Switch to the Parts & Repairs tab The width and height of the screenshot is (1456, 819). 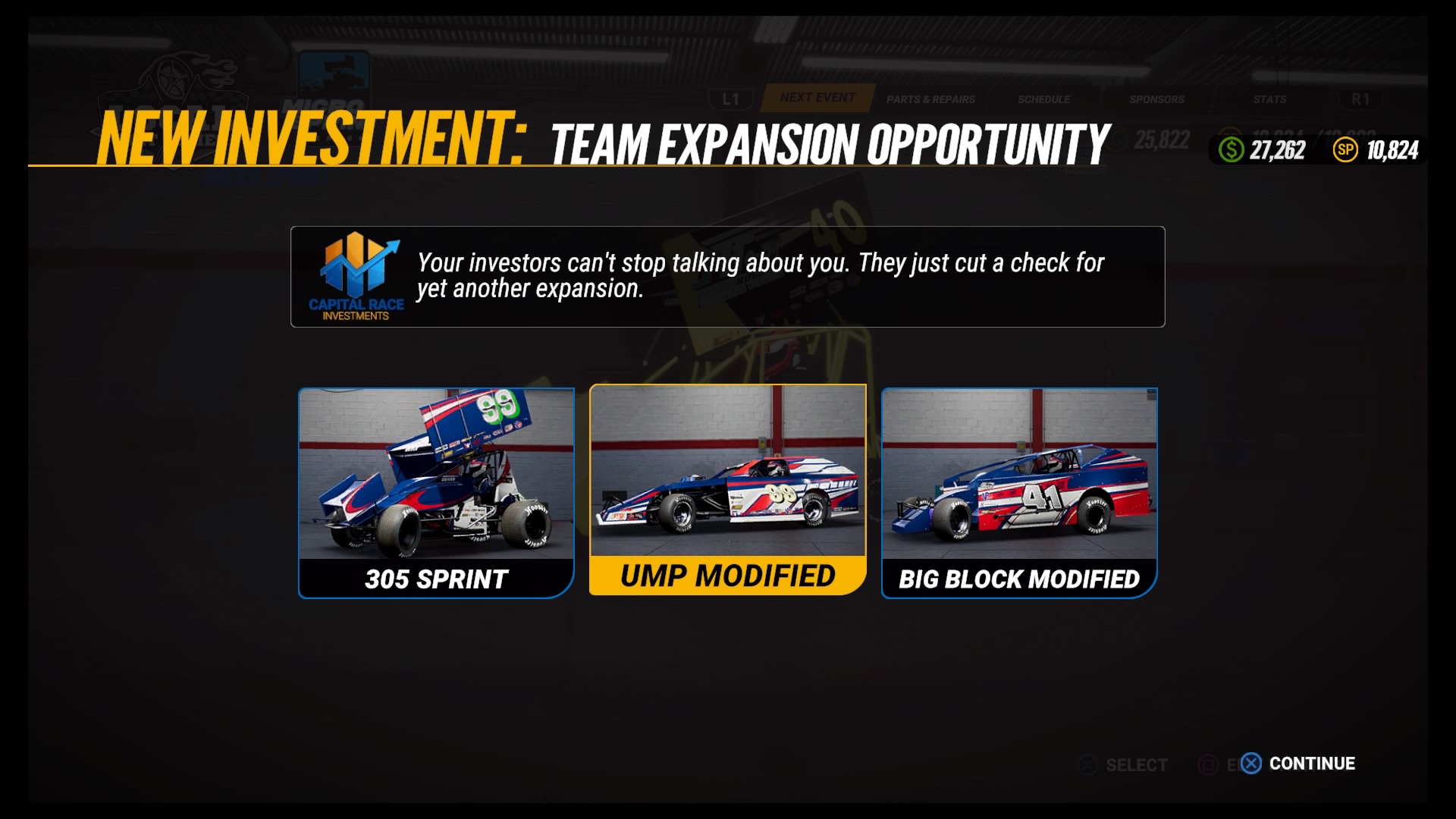point(931,99)
